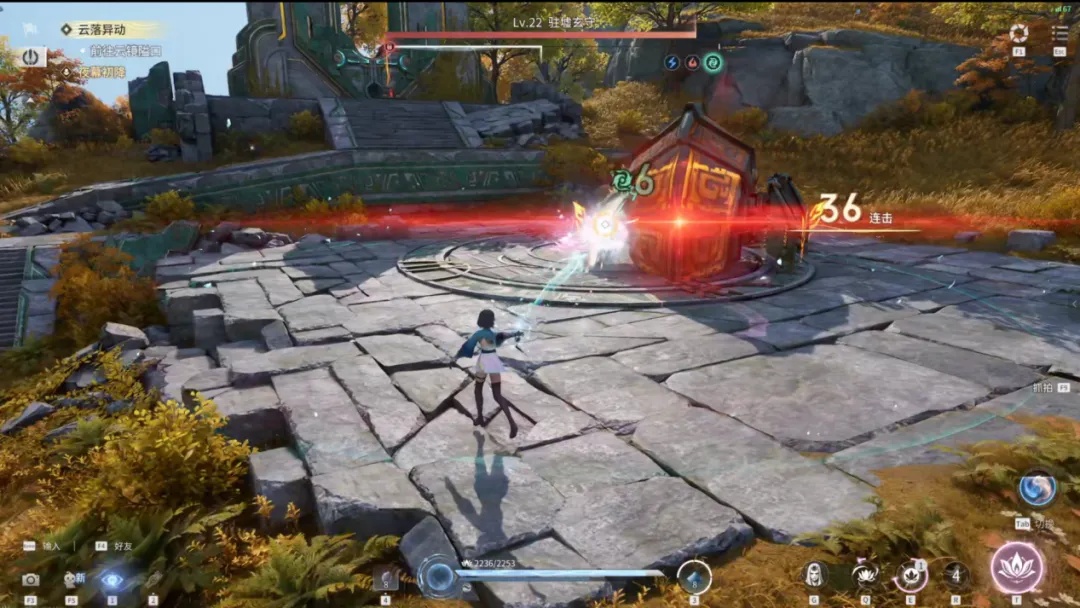
Task: Click the blue swirl 切换 switch orb
Action: pos(1037,488)
